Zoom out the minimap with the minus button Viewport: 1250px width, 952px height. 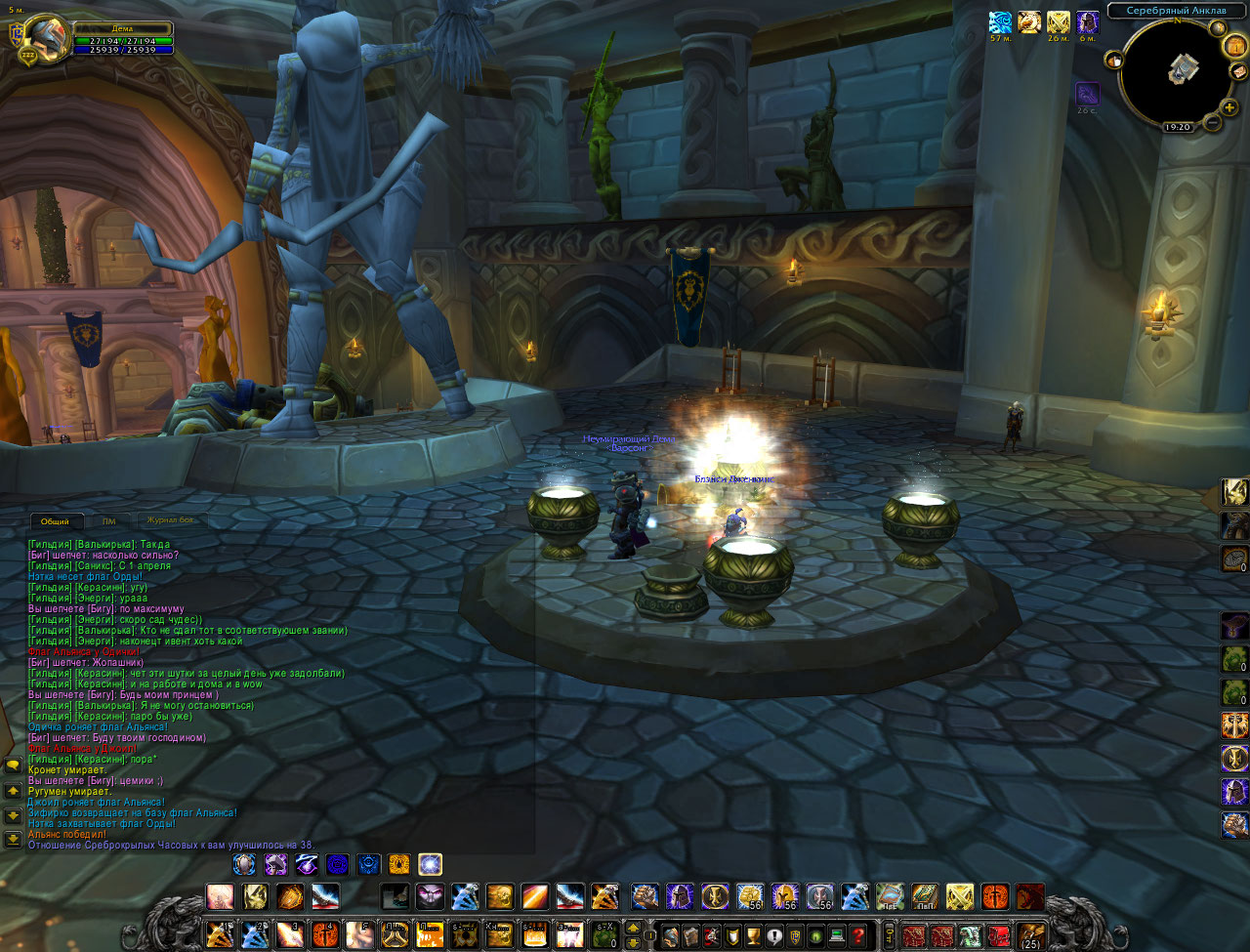tap(1212, 123)
